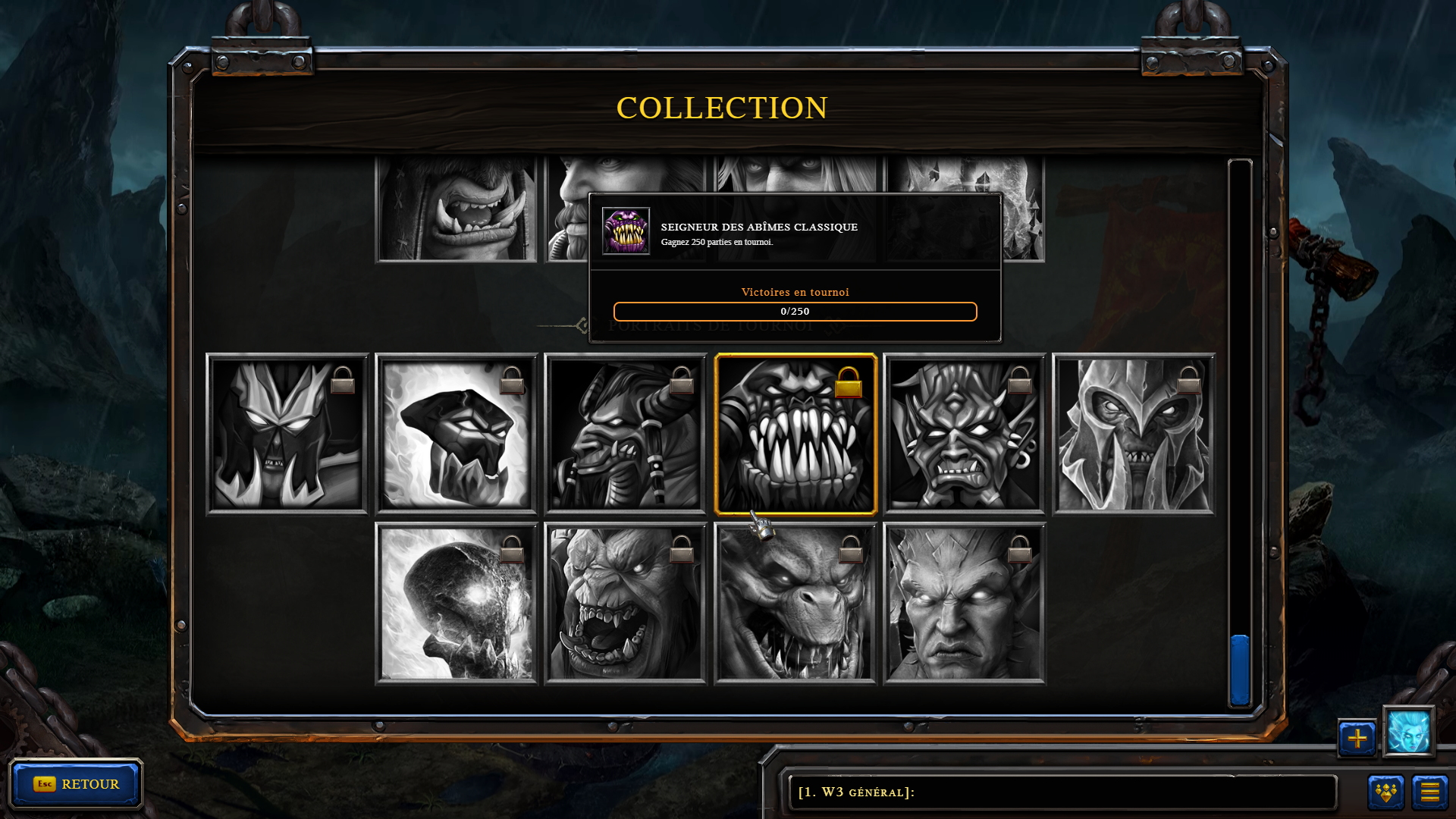
Task: Select the locked Pit Lord portrait with fangs
Action: 795,435
